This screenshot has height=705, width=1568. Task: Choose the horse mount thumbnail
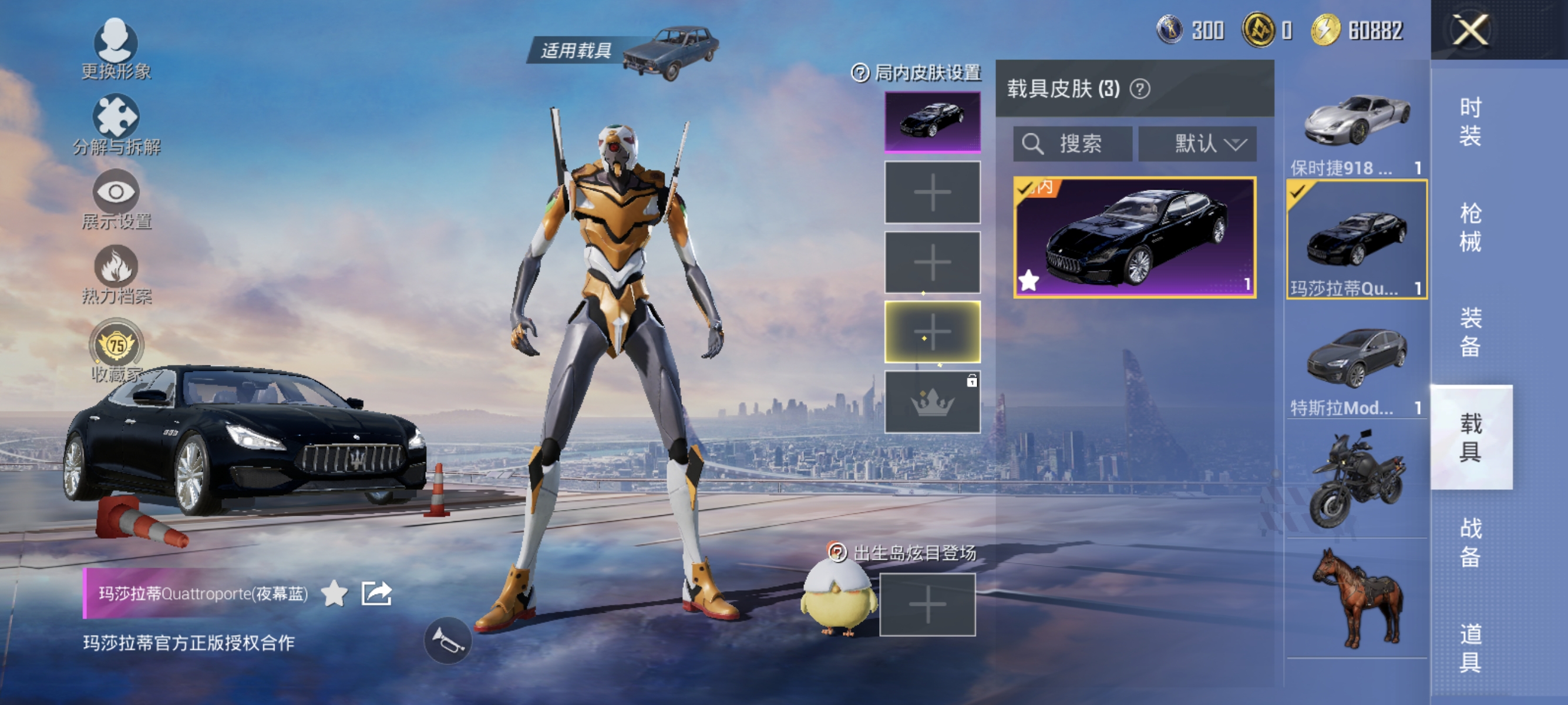click(1356, 598)
